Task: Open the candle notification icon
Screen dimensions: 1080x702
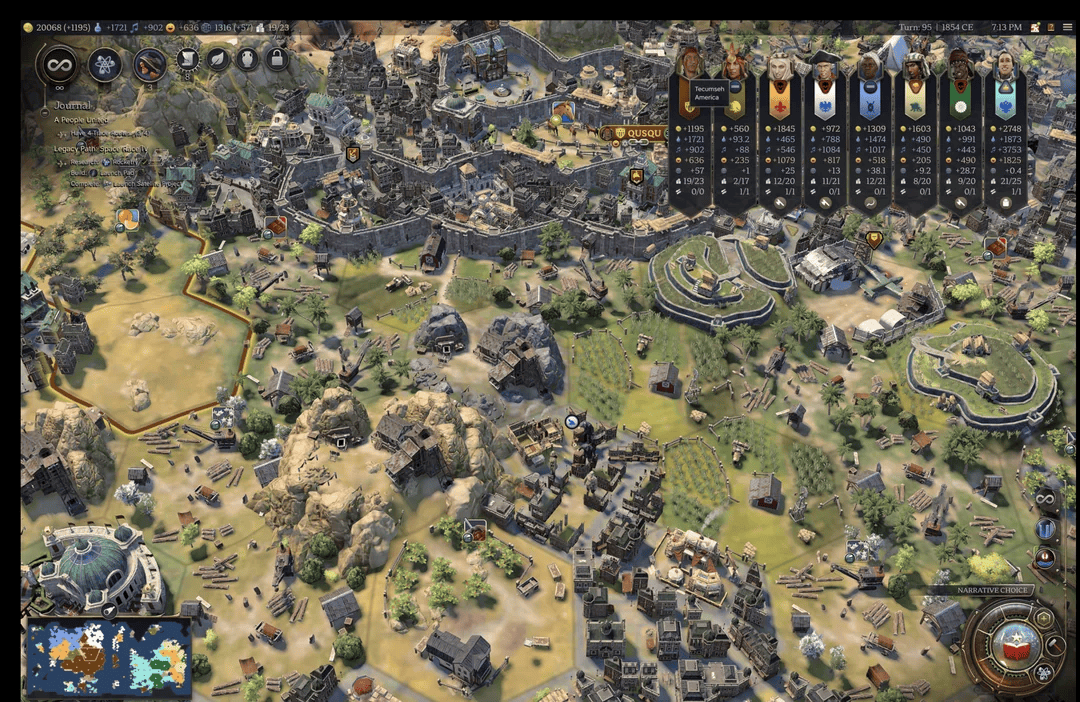Action: coord(1046,557)
